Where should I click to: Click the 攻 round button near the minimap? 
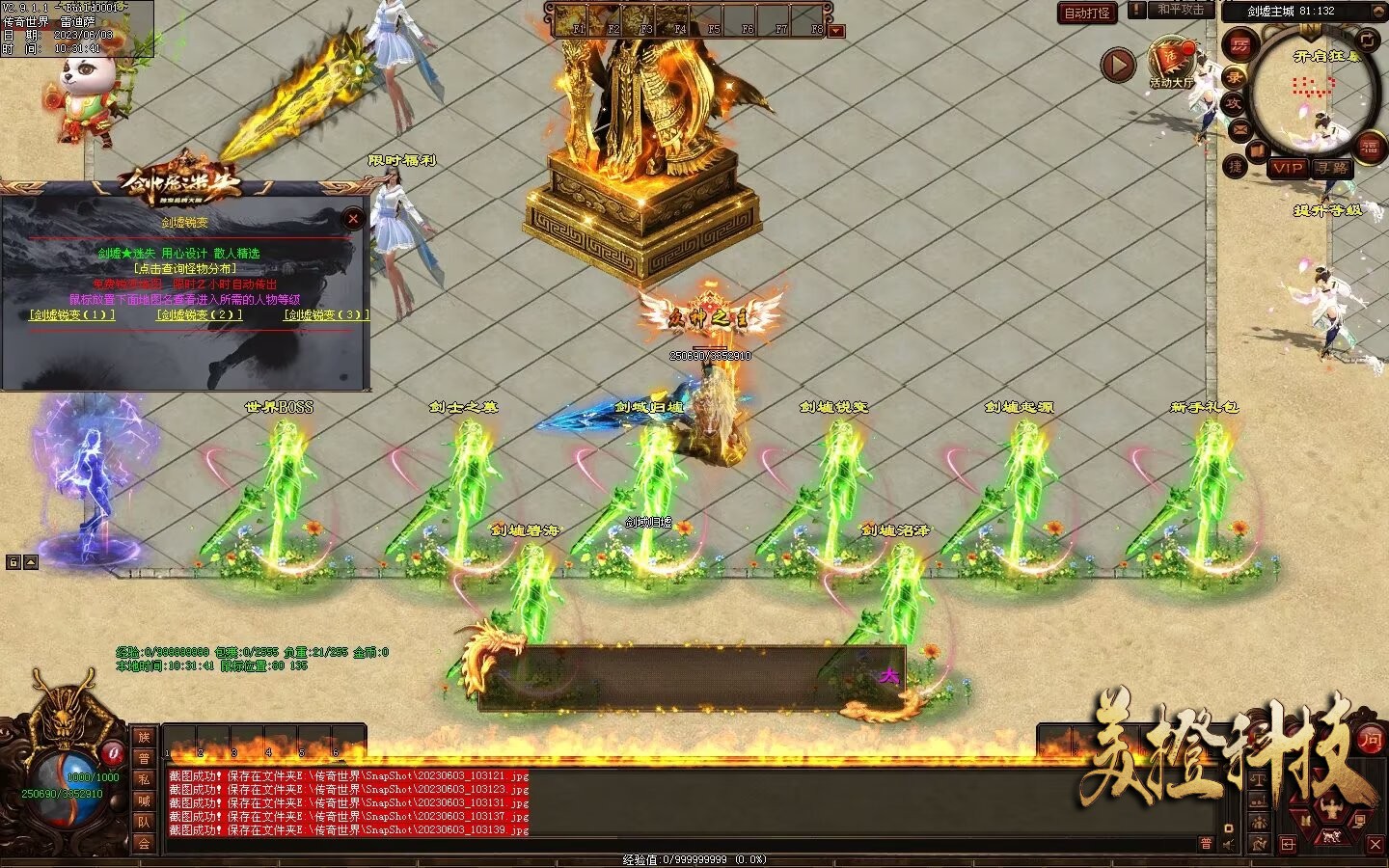pos(1234,103)
